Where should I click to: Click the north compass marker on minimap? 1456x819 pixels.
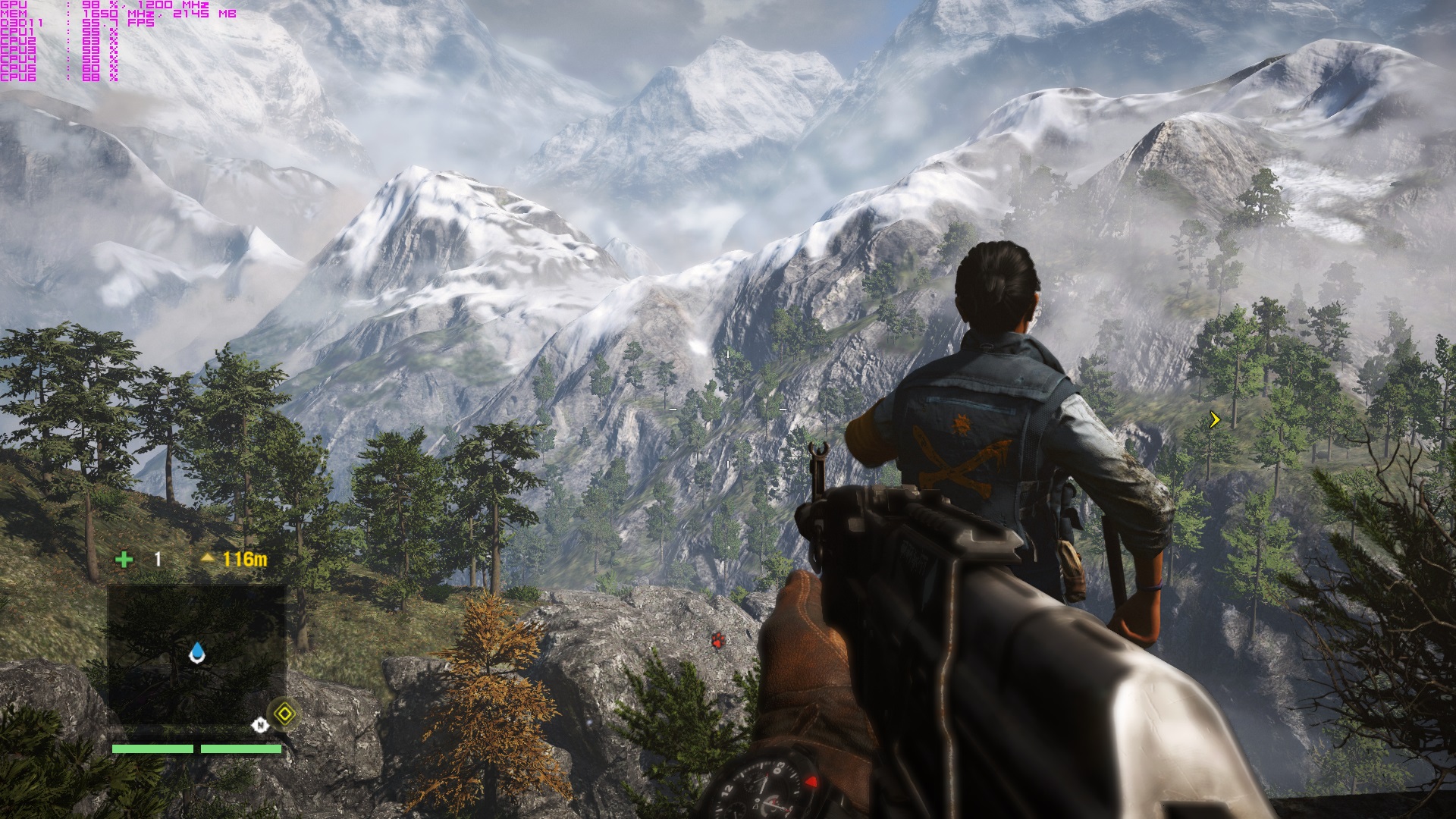(260, 726)
